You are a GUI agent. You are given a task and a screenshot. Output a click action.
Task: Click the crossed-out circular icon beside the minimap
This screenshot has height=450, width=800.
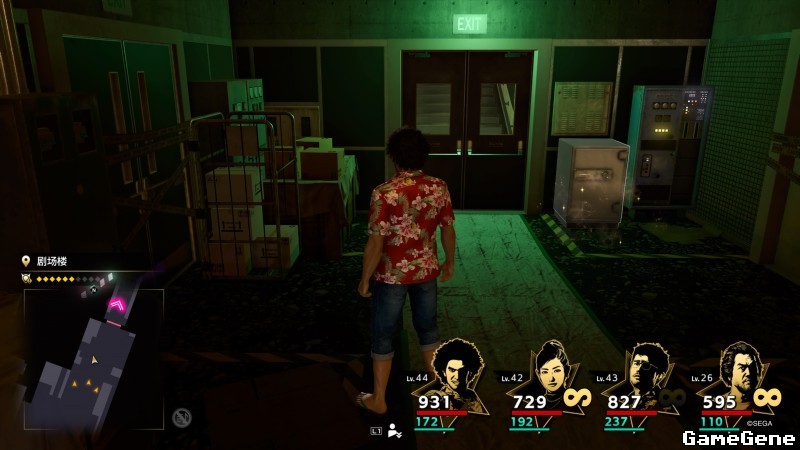pyautogui.click(x=181, y=417)
